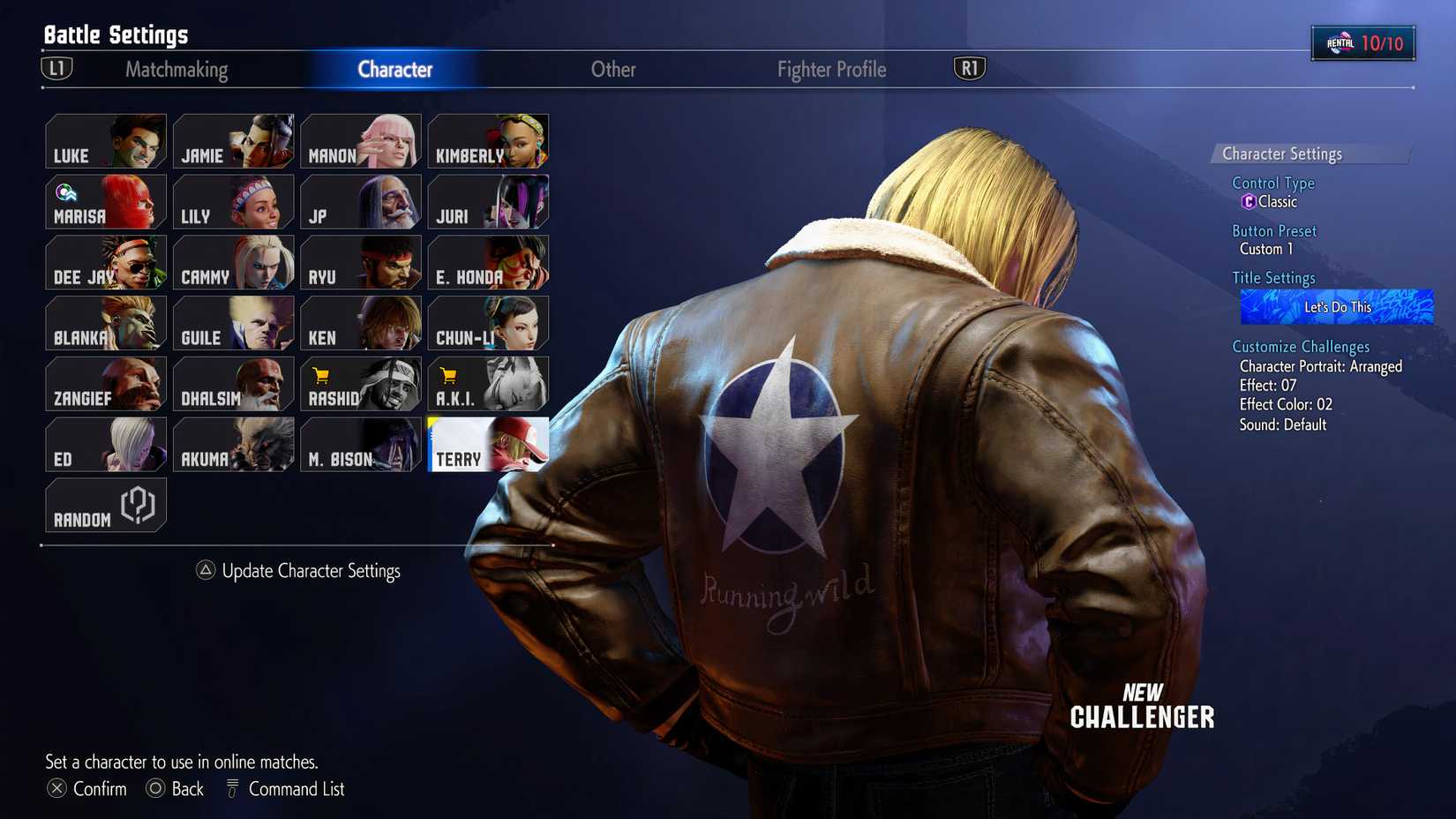Image resolution: width=1456 pixels, height=819 pixels.
Task: Switch to the Fighter Profile tab
Action: pos(830,69)
